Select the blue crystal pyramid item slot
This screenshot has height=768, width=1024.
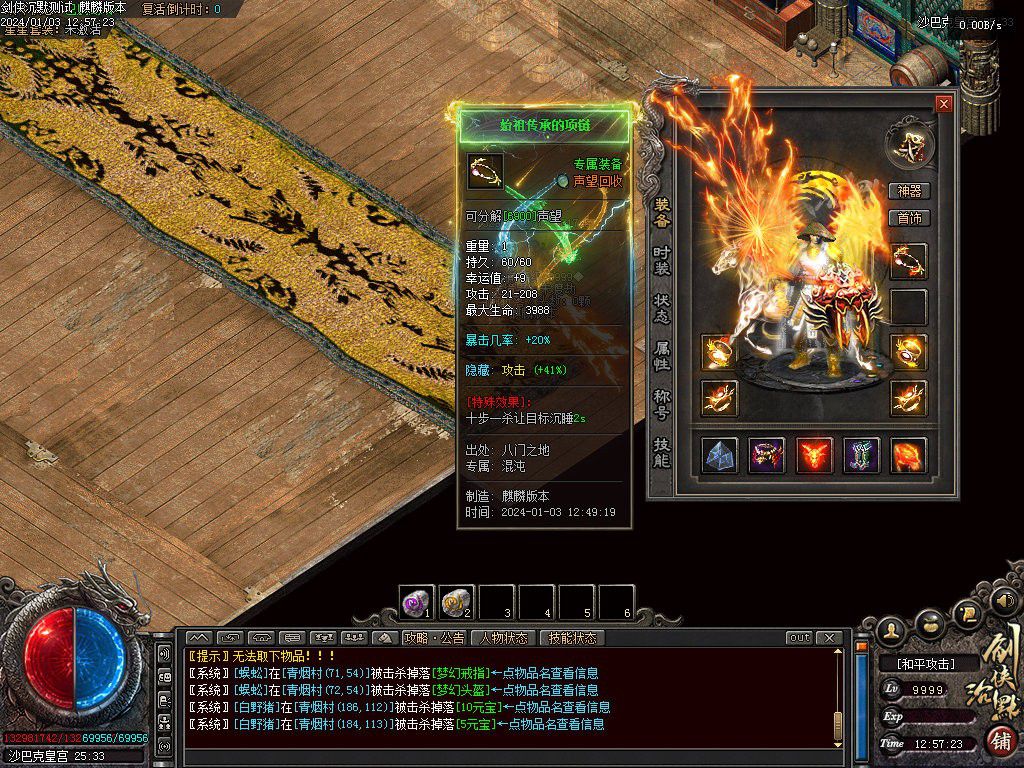pyautogui.click(x=720, y=455)
